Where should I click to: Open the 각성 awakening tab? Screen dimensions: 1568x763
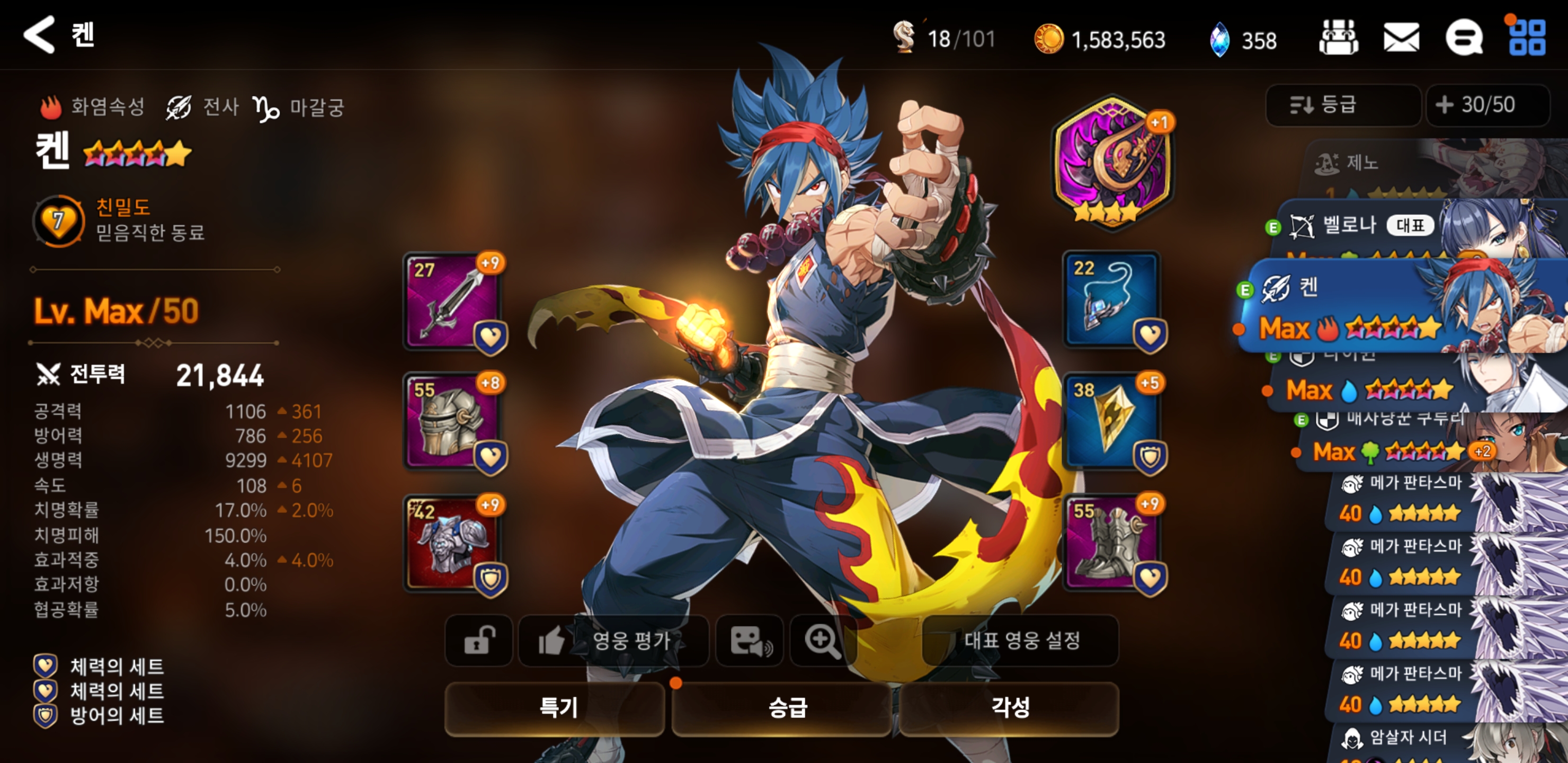click(1009, 707)
